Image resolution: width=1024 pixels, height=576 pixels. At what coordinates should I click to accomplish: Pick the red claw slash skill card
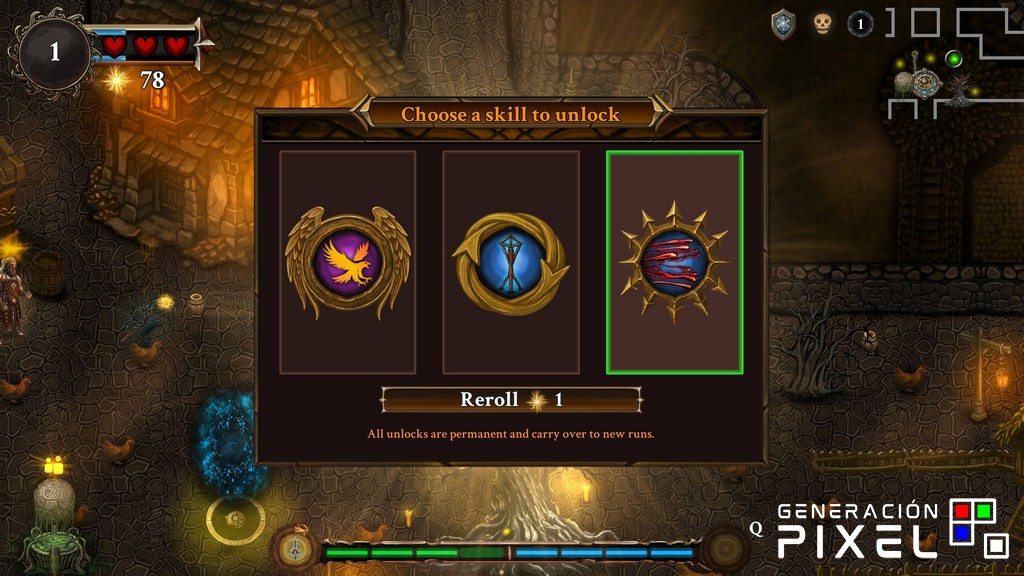[x=674, y=262]
